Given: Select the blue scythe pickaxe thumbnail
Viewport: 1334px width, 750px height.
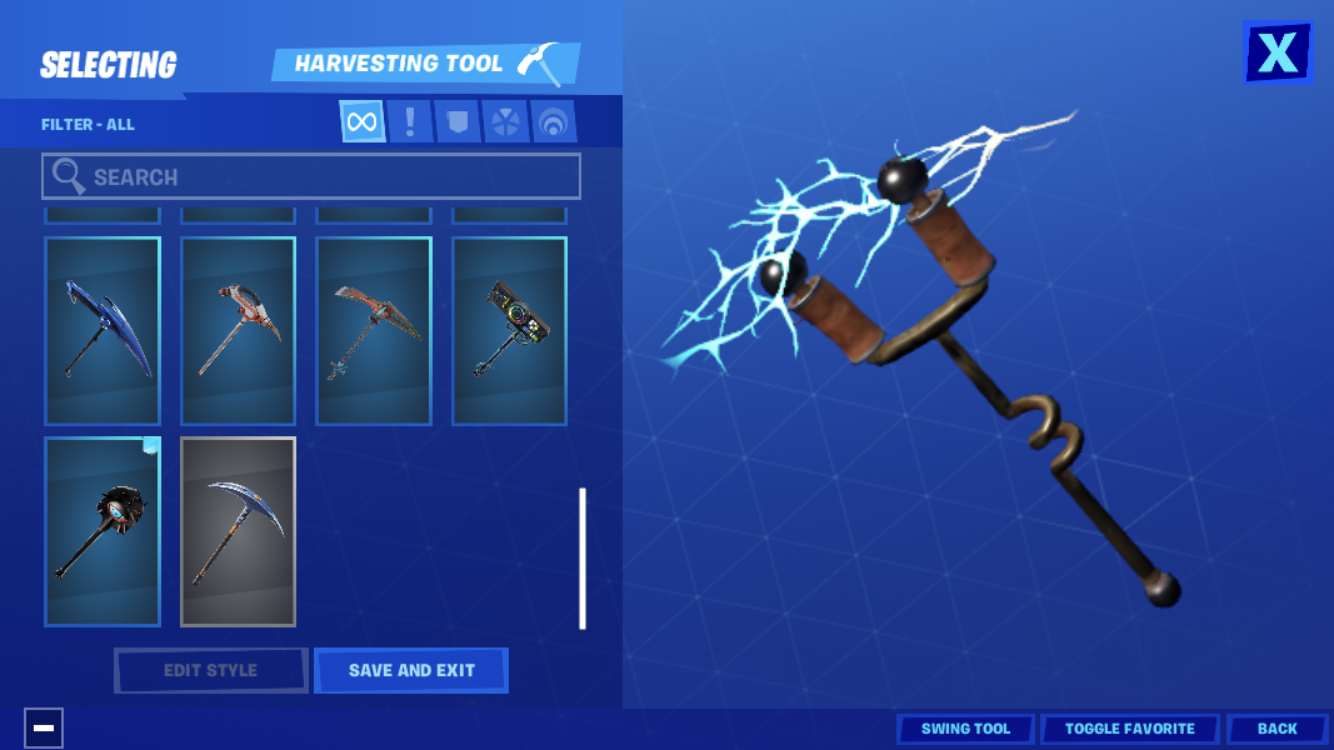Looking at the screenshot, I should tap(102, 330).
